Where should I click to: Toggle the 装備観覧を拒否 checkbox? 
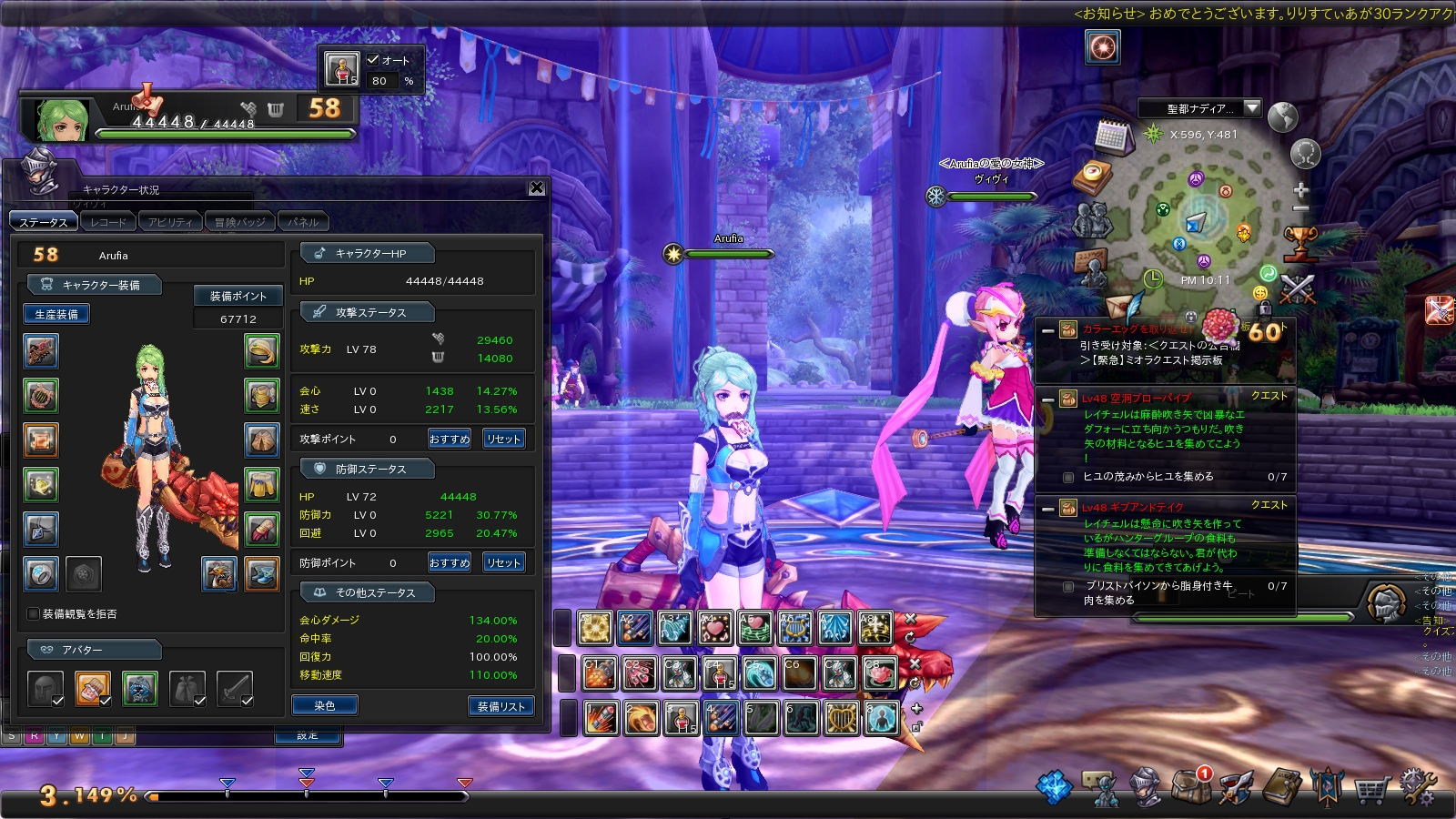coord(34,614)
